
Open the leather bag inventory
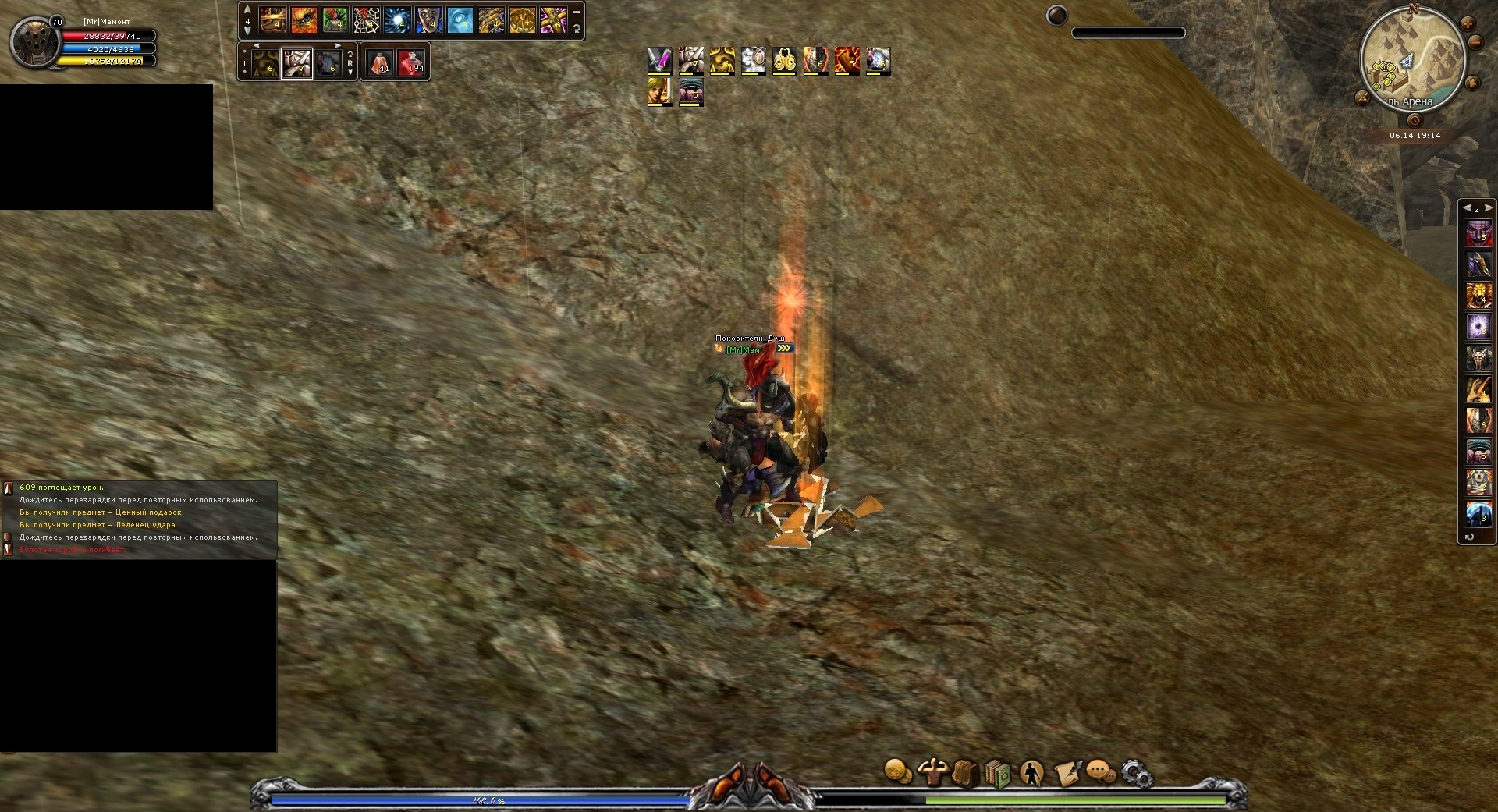[965, 773]
